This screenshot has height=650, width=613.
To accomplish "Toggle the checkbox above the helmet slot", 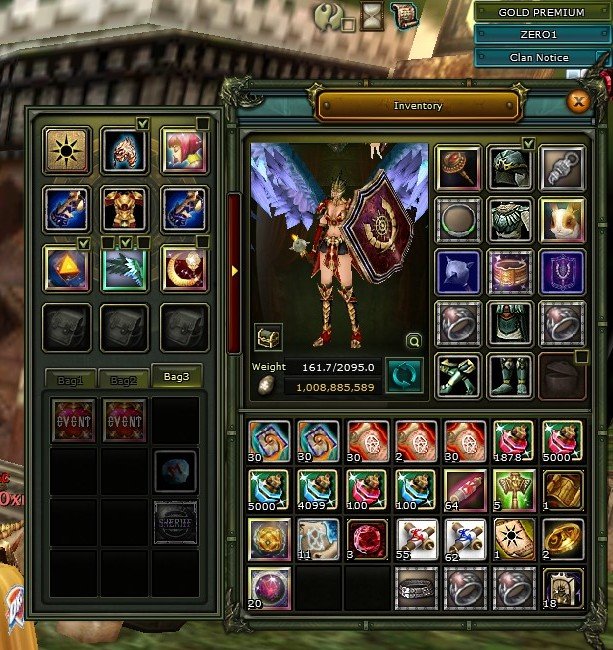I will 528,144.
